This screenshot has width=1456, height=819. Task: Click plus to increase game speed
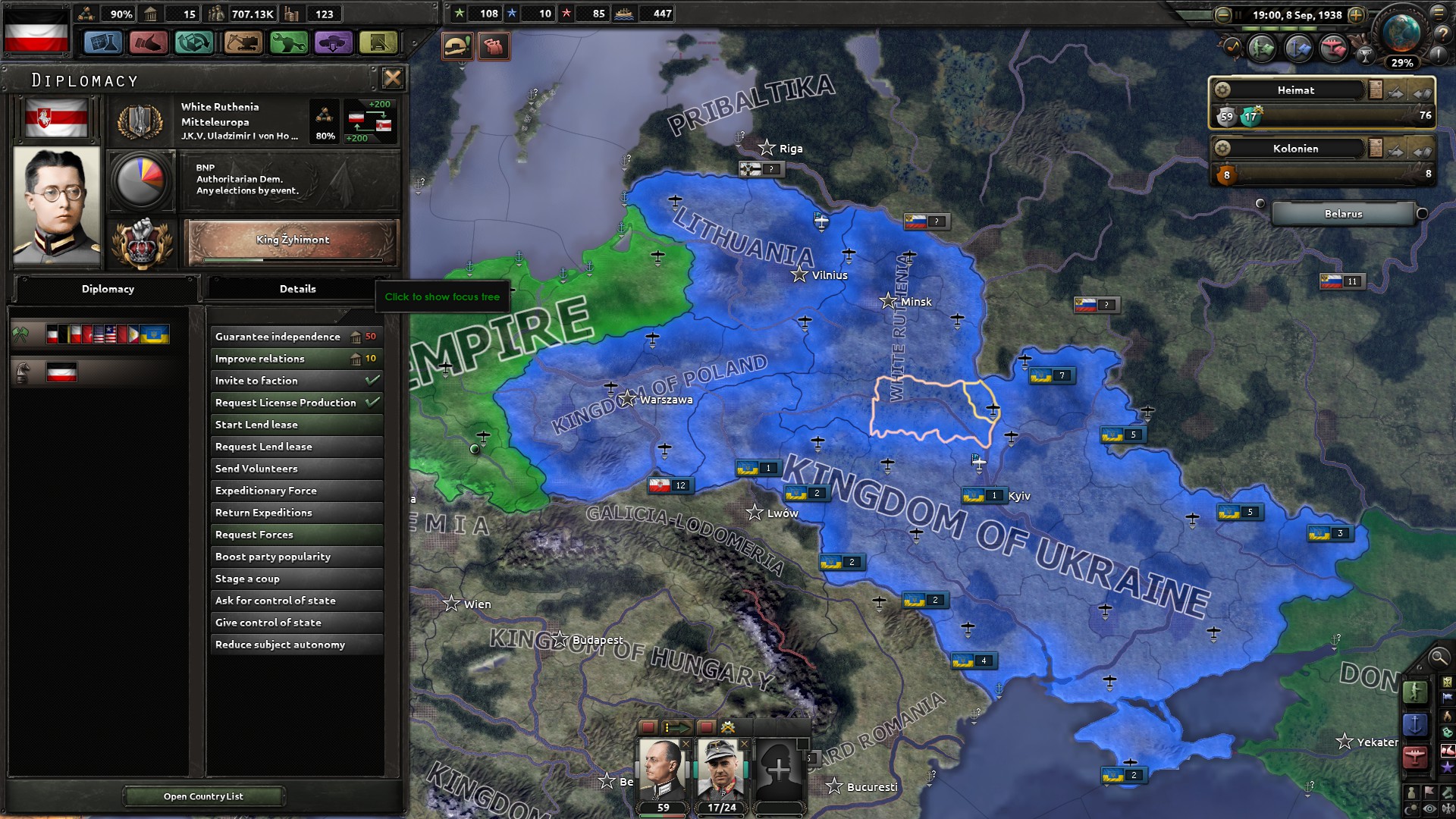coord(1357,14)
